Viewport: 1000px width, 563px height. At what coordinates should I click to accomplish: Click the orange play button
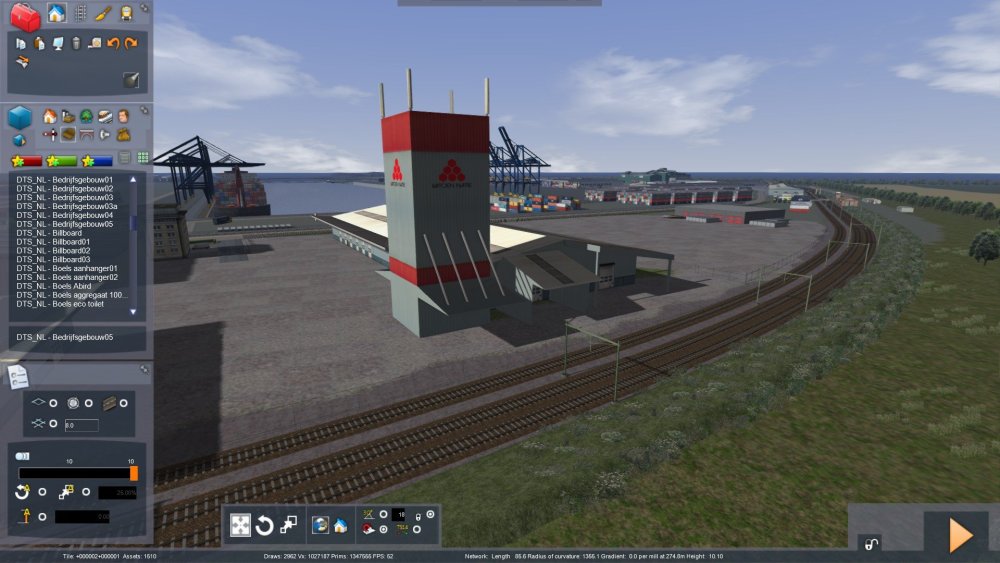(x=960, y=535)
